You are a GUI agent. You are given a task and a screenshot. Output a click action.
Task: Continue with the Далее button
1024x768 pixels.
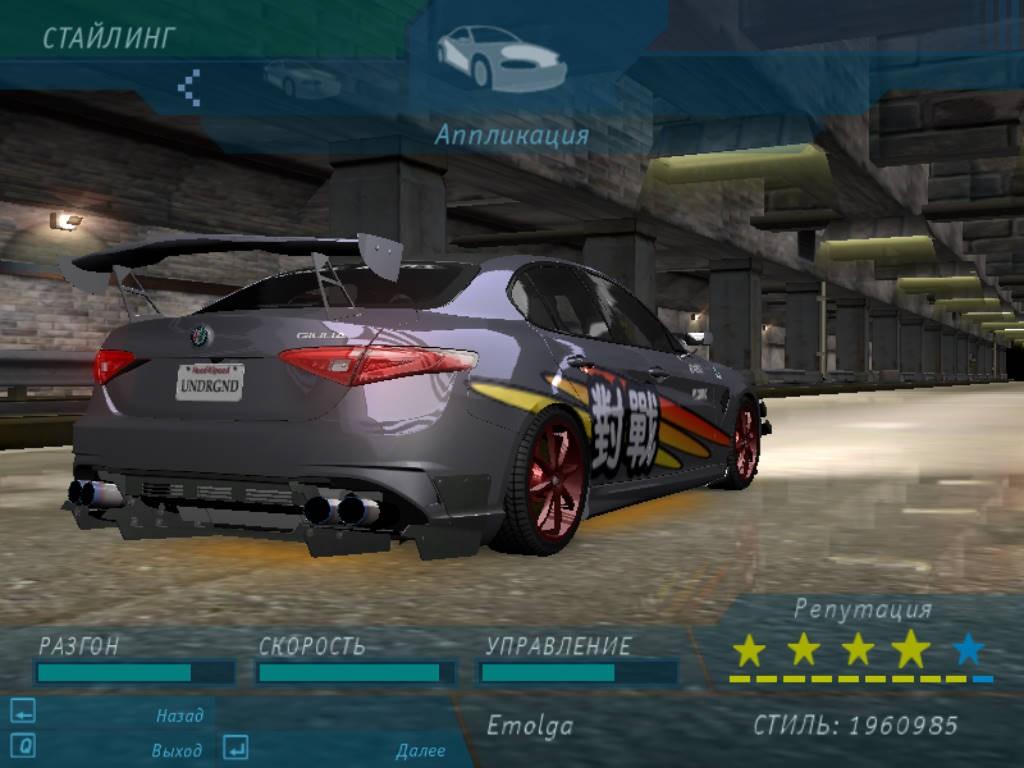coord(420,750)
